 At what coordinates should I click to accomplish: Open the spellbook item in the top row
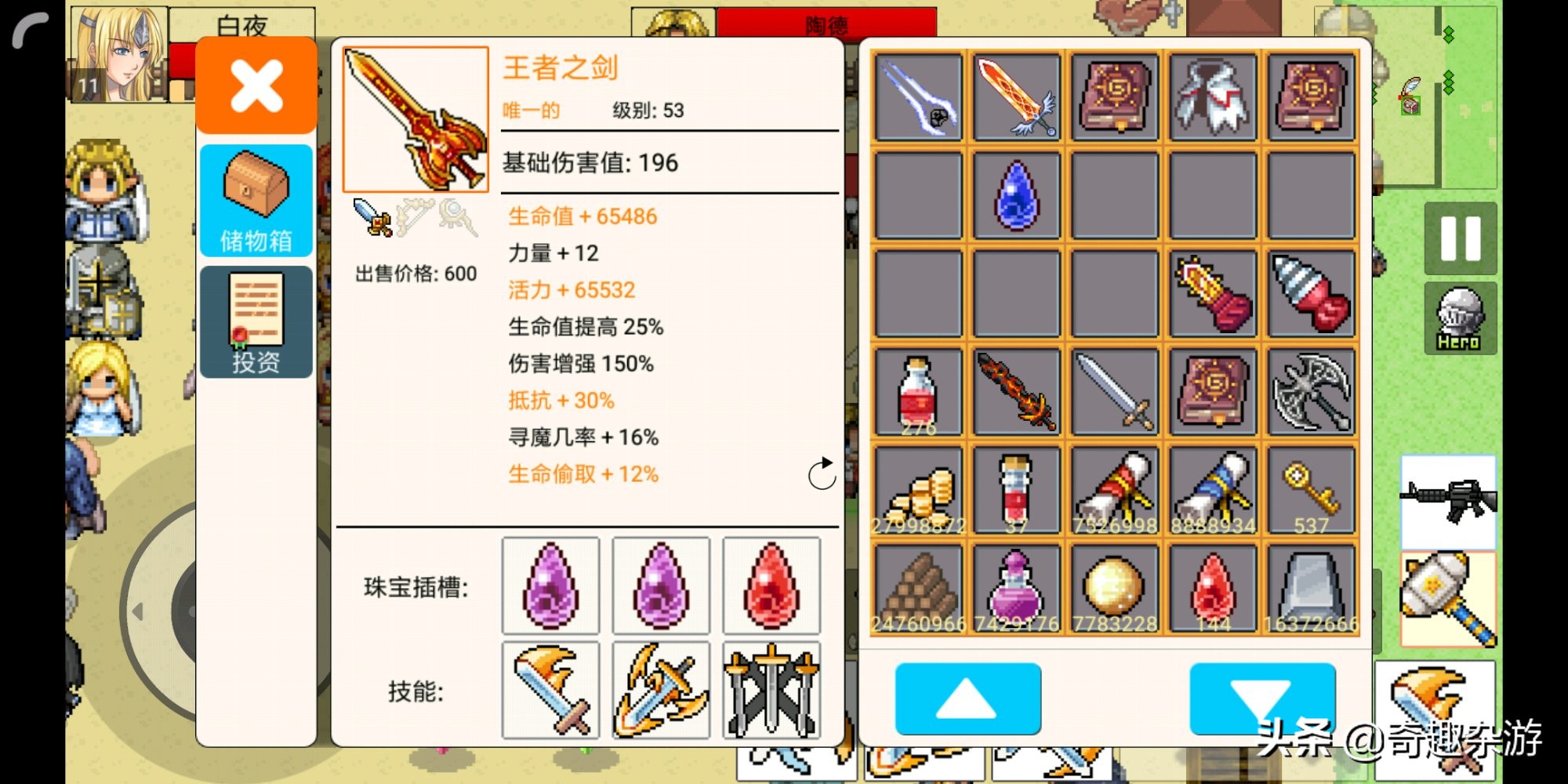click(1113, 96)
